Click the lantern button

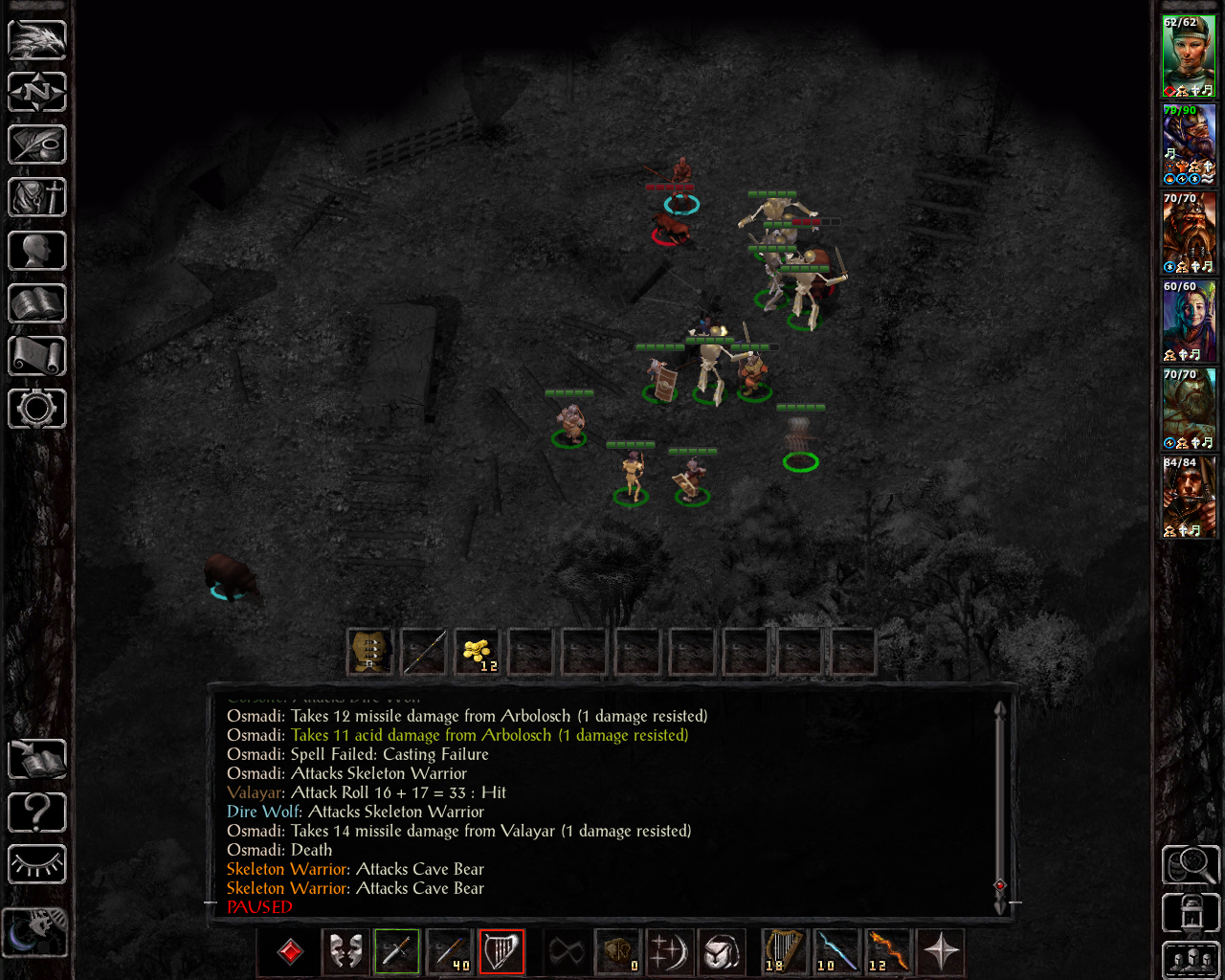[x=1190, y=913]
